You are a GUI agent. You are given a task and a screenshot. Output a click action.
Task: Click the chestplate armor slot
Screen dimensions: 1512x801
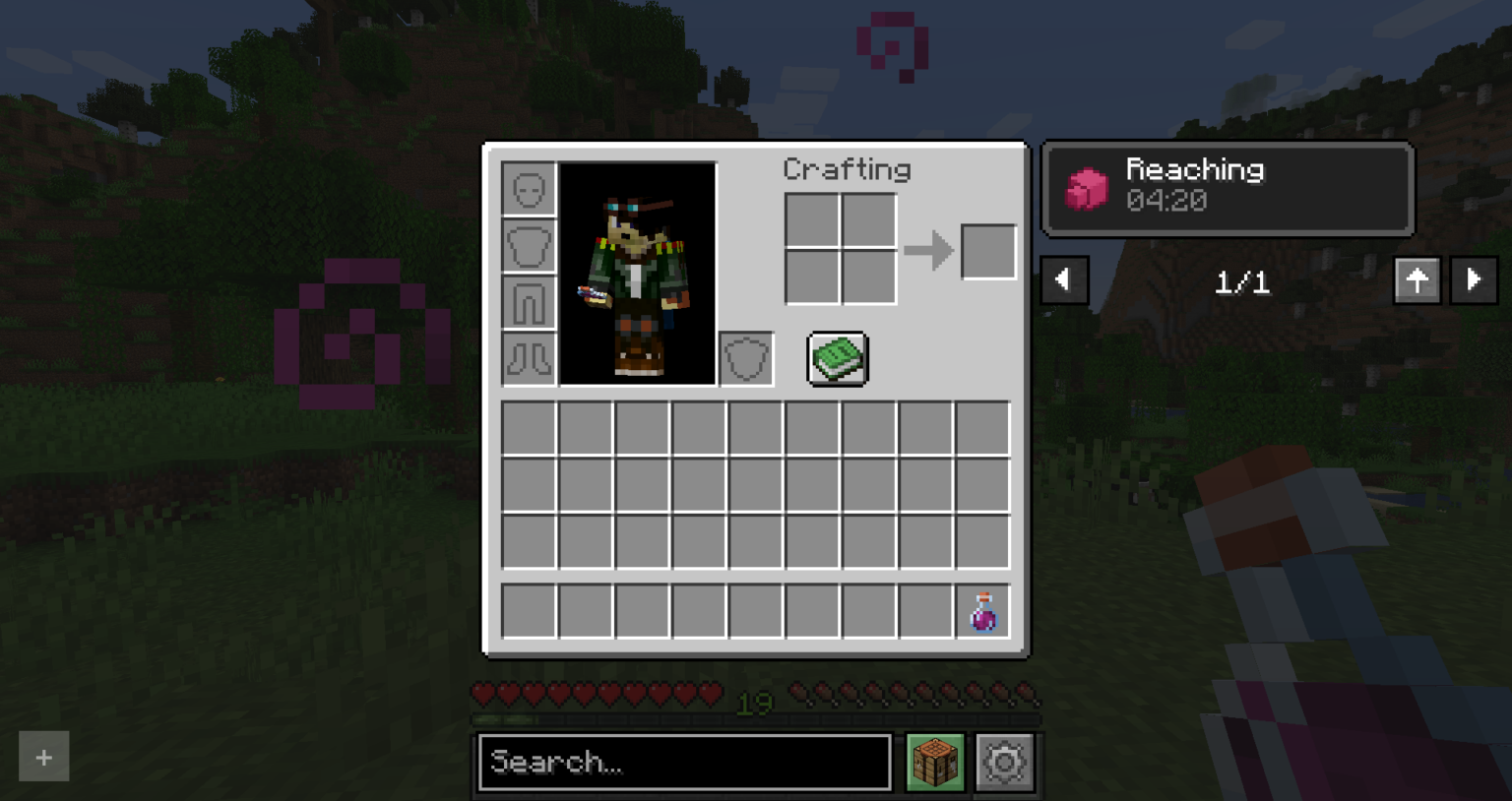(528, 245)
